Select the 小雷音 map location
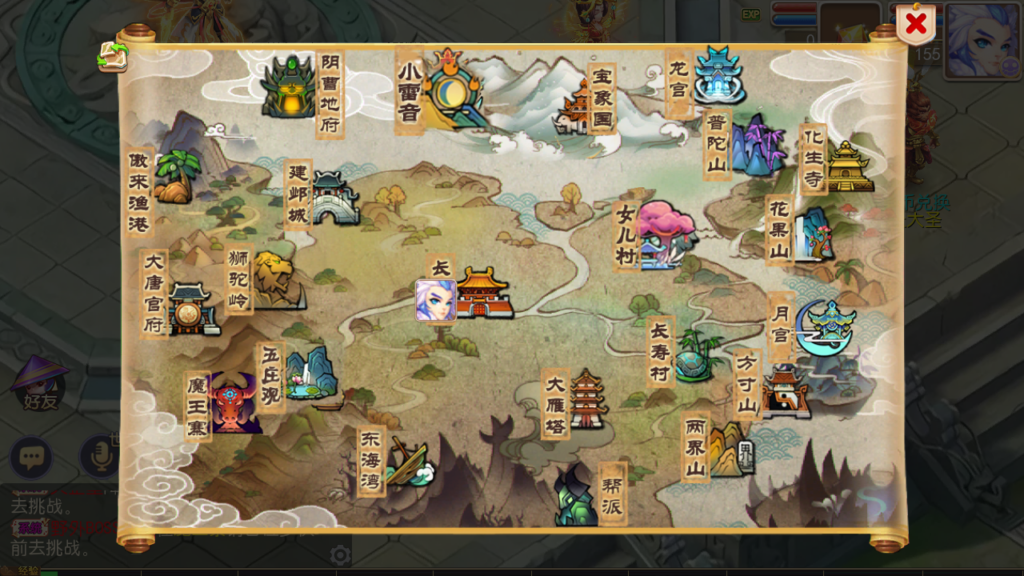Image resolution: width=1024 pixels, height=576 pixels. point(452,88)
